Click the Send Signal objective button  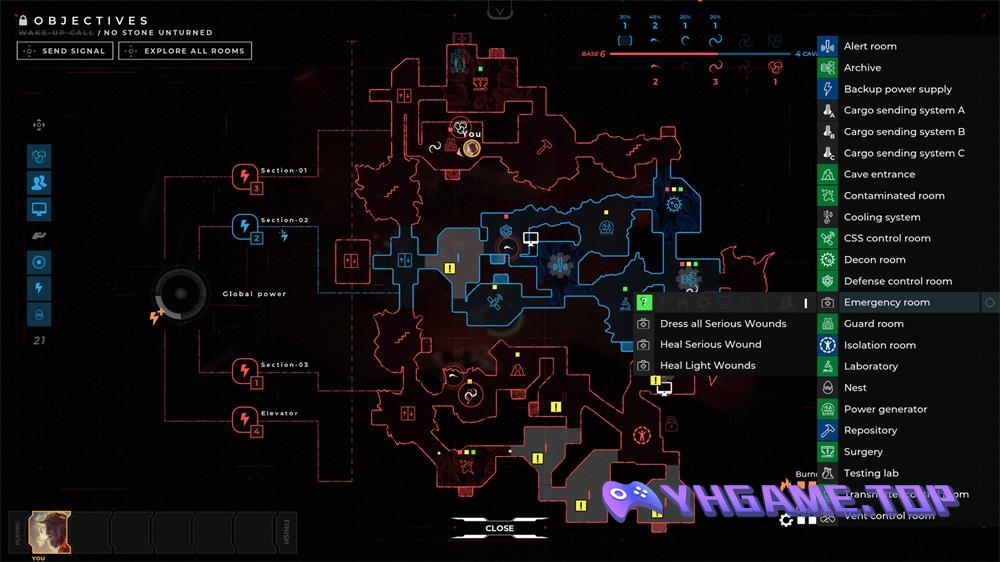tap(65, 51)
